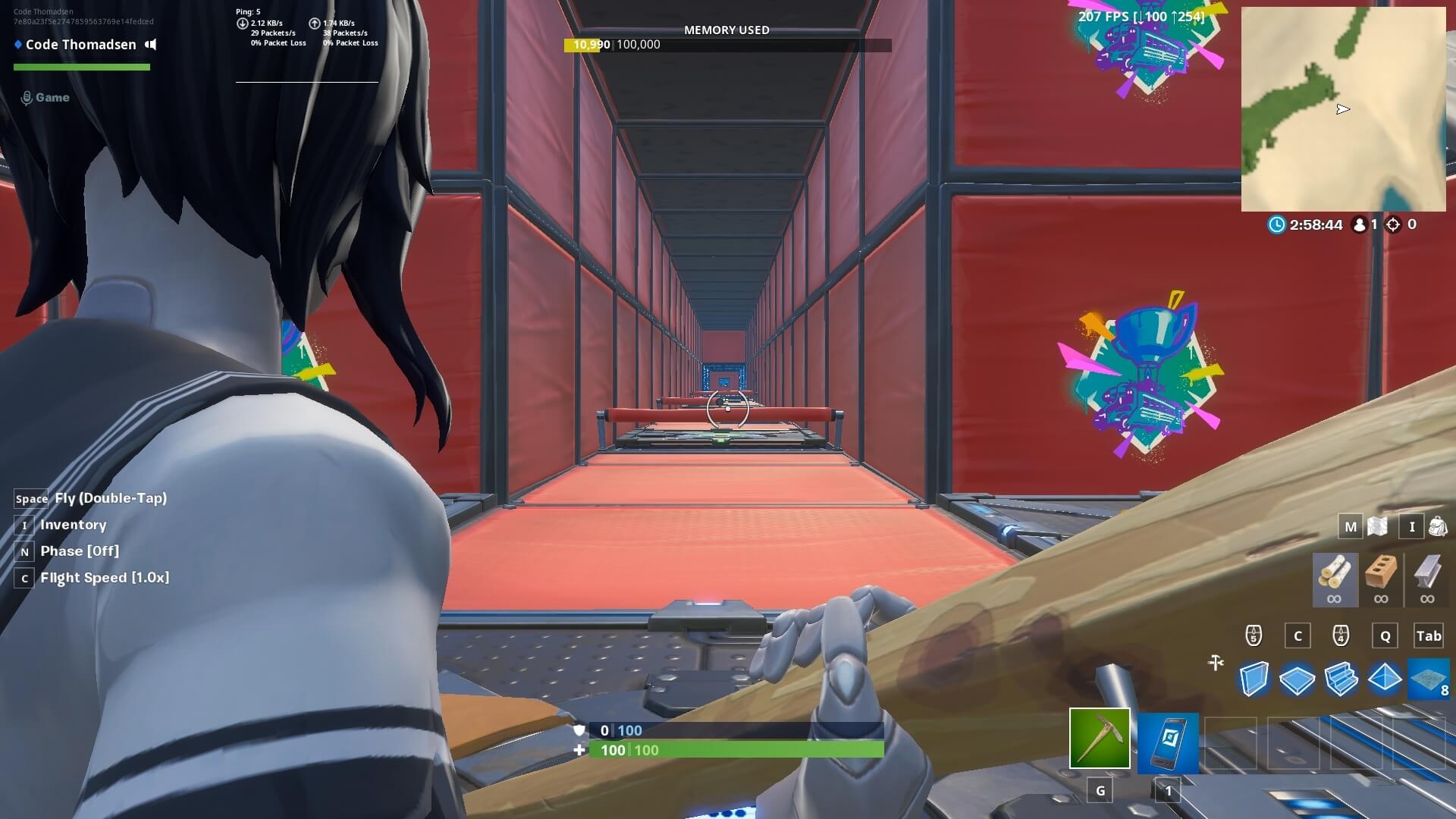Click the minimap in the corner

coord(1344,109)
